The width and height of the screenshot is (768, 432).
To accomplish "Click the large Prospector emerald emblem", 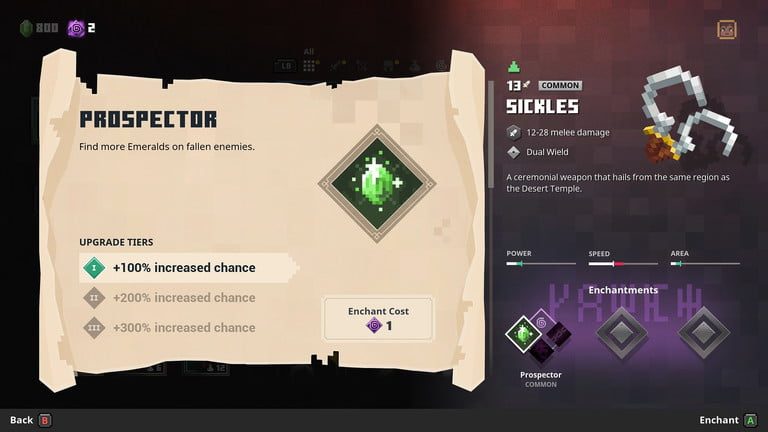I will [x=377, y=183].
